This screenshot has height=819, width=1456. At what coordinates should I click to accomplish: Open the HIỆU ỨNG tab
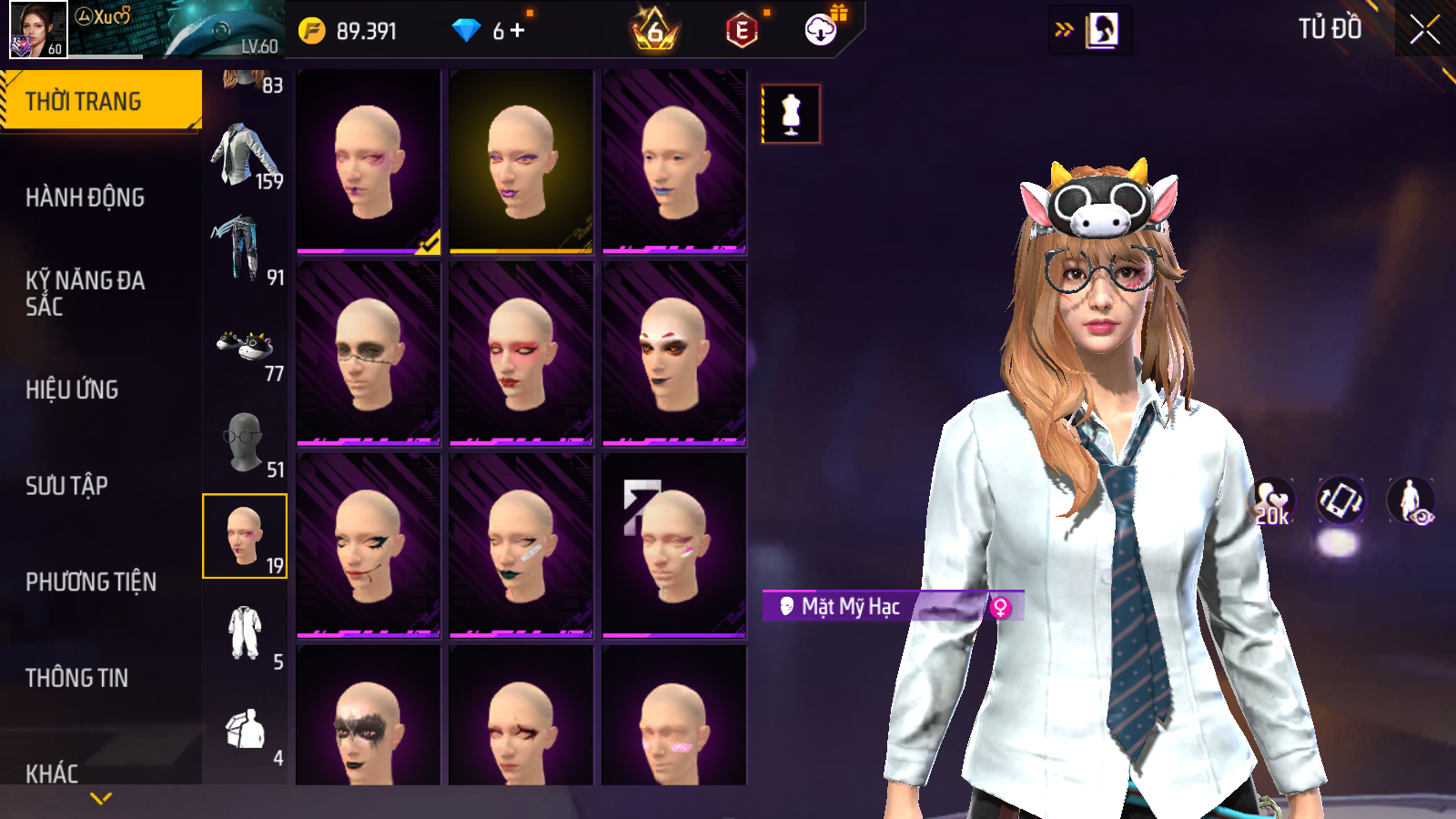click(73, 389)
